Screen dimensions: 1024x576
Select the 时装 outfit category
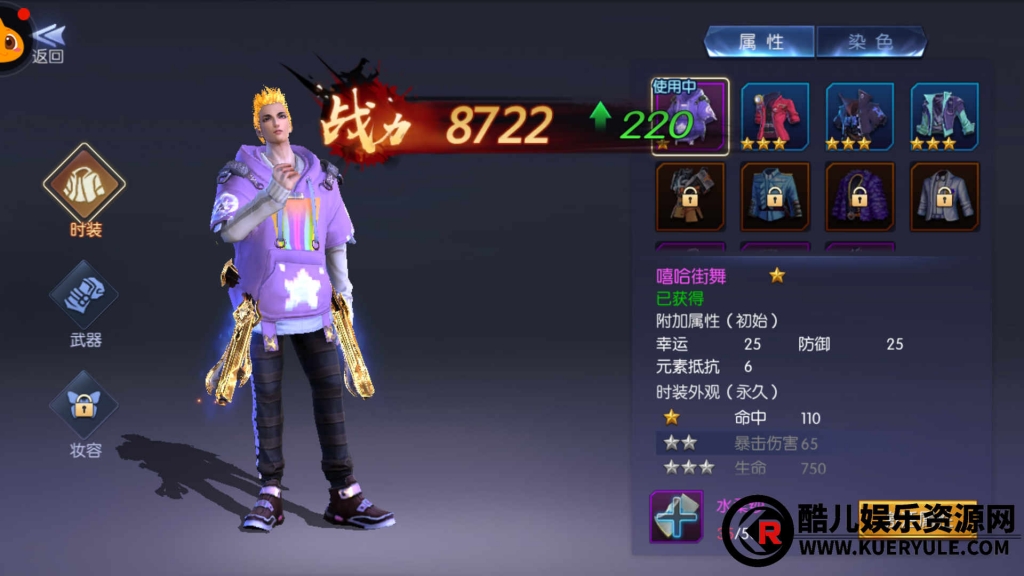[x=85, y=188]
